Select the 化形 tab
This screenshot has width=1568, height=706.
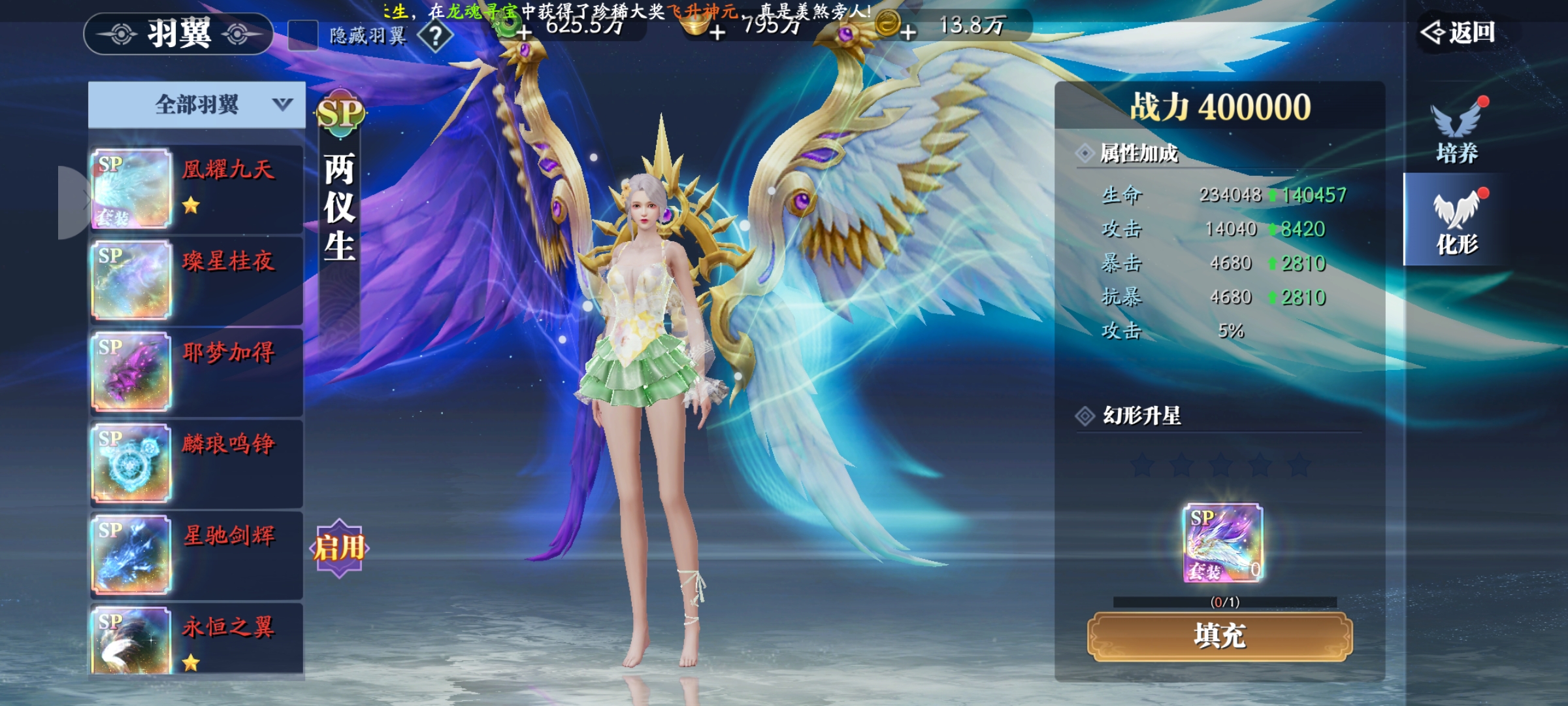click(x=1456, y=221)
